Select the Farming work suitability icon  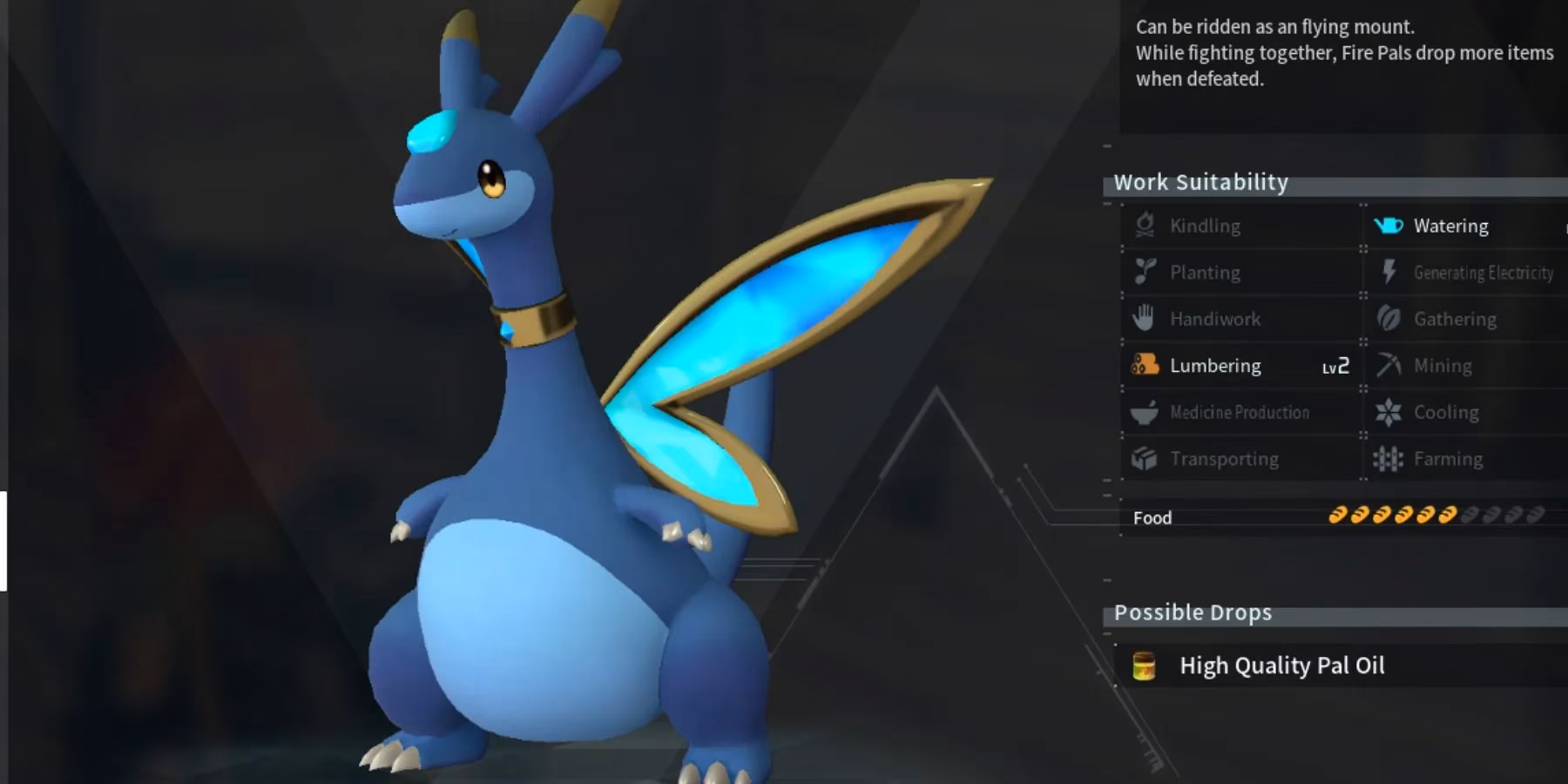tap(1390, 458)
